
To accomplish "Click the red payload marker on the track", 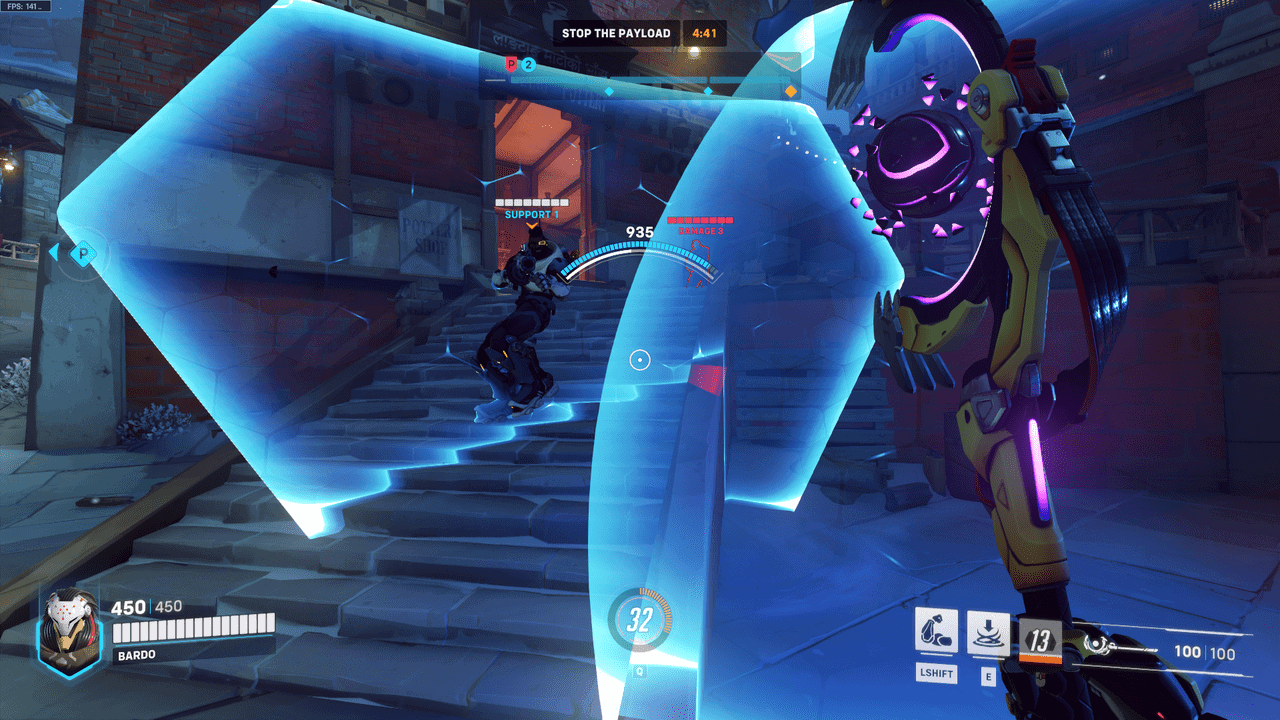I will (511, 65).
